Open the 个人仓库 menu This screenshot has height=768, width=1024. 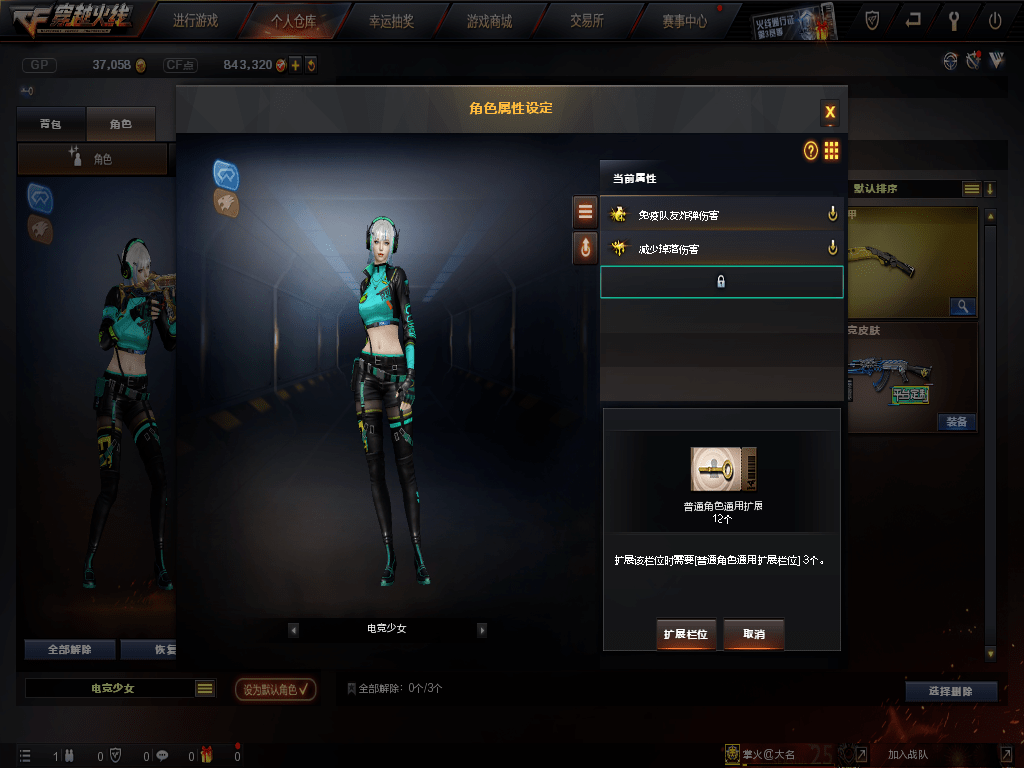[x=294, y=20]
